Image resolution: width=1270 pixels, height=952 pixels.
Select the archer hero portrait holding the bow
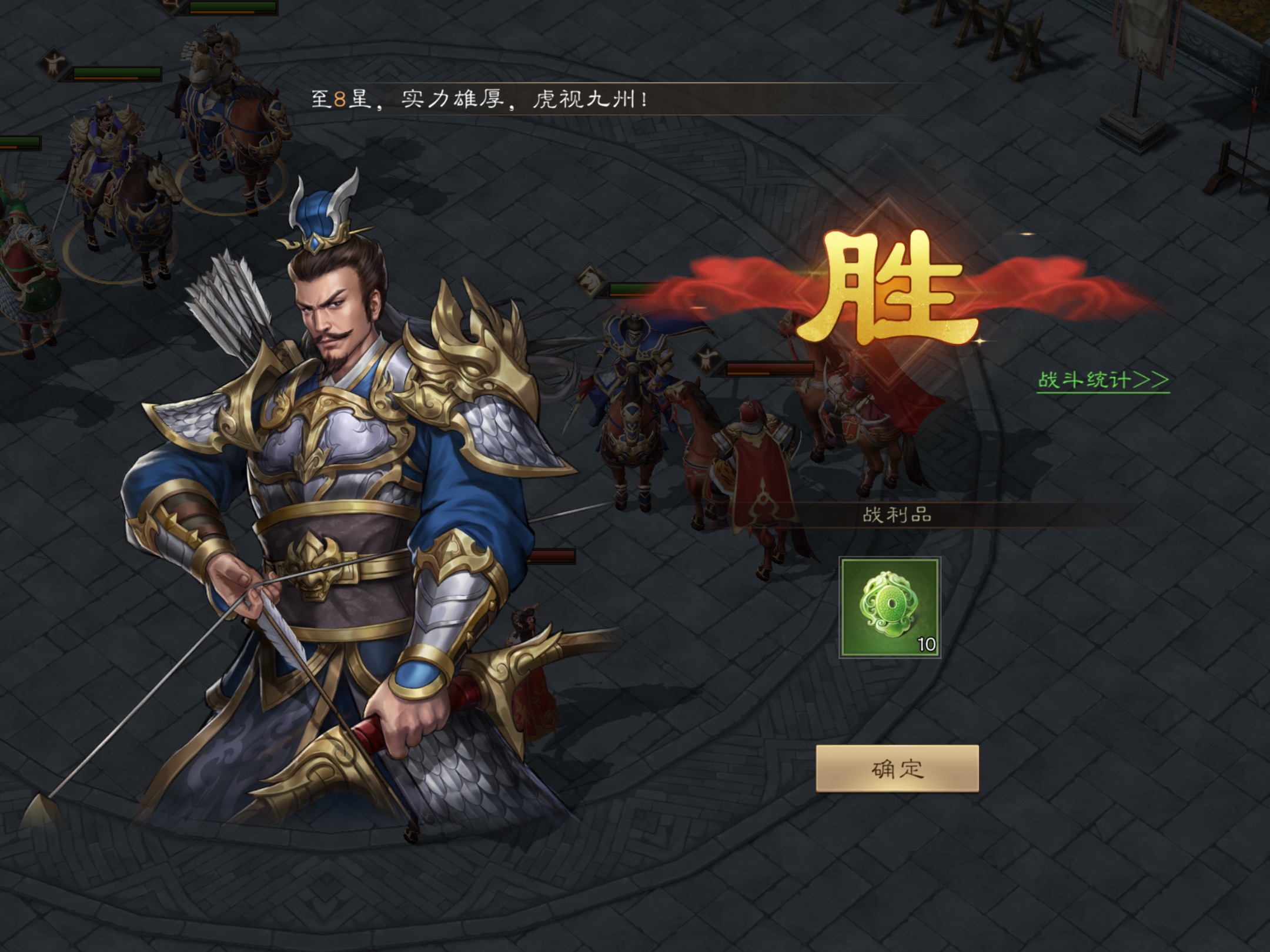[335, 353]
